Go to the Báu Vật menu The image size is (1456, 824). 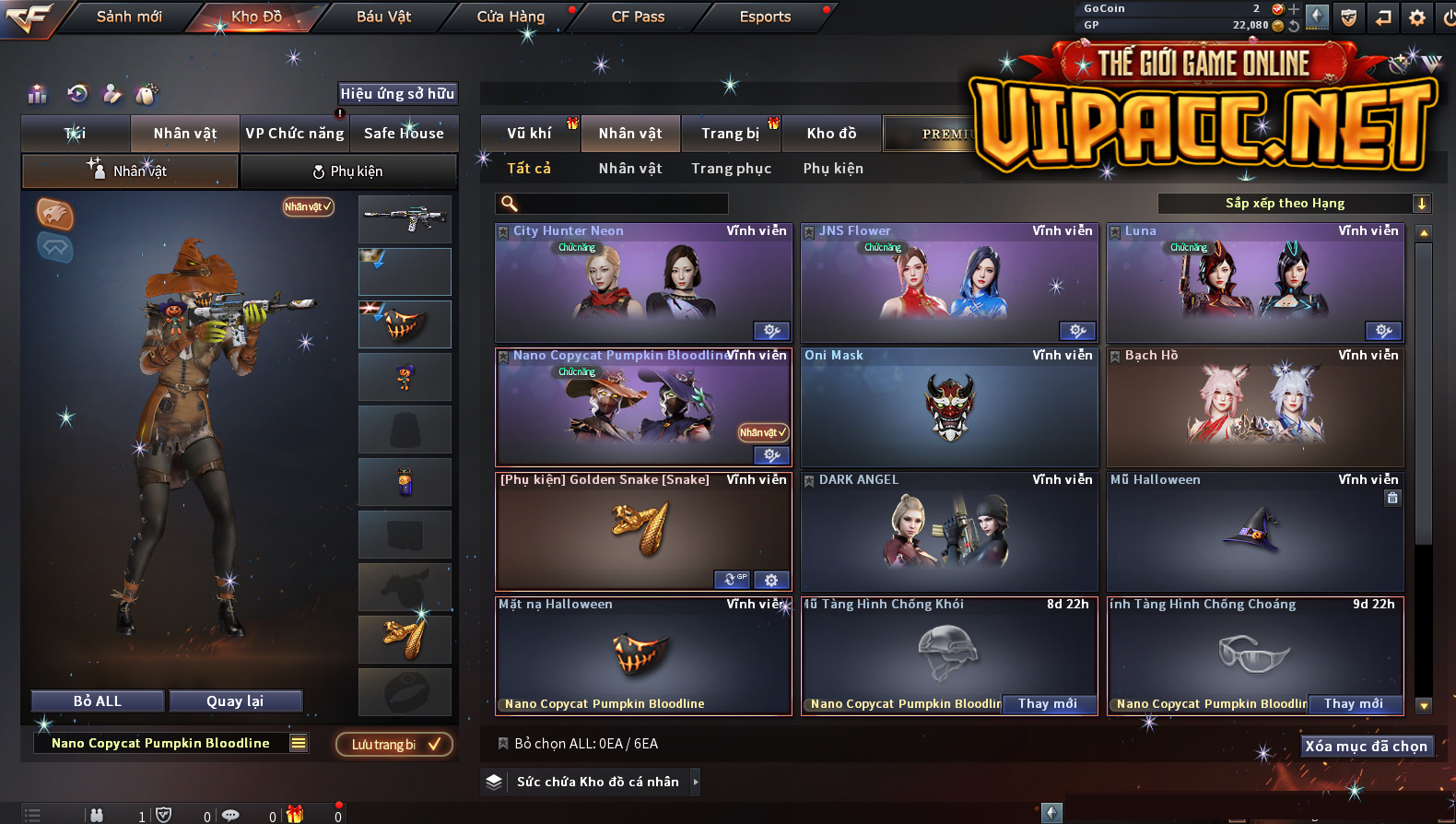383,17
